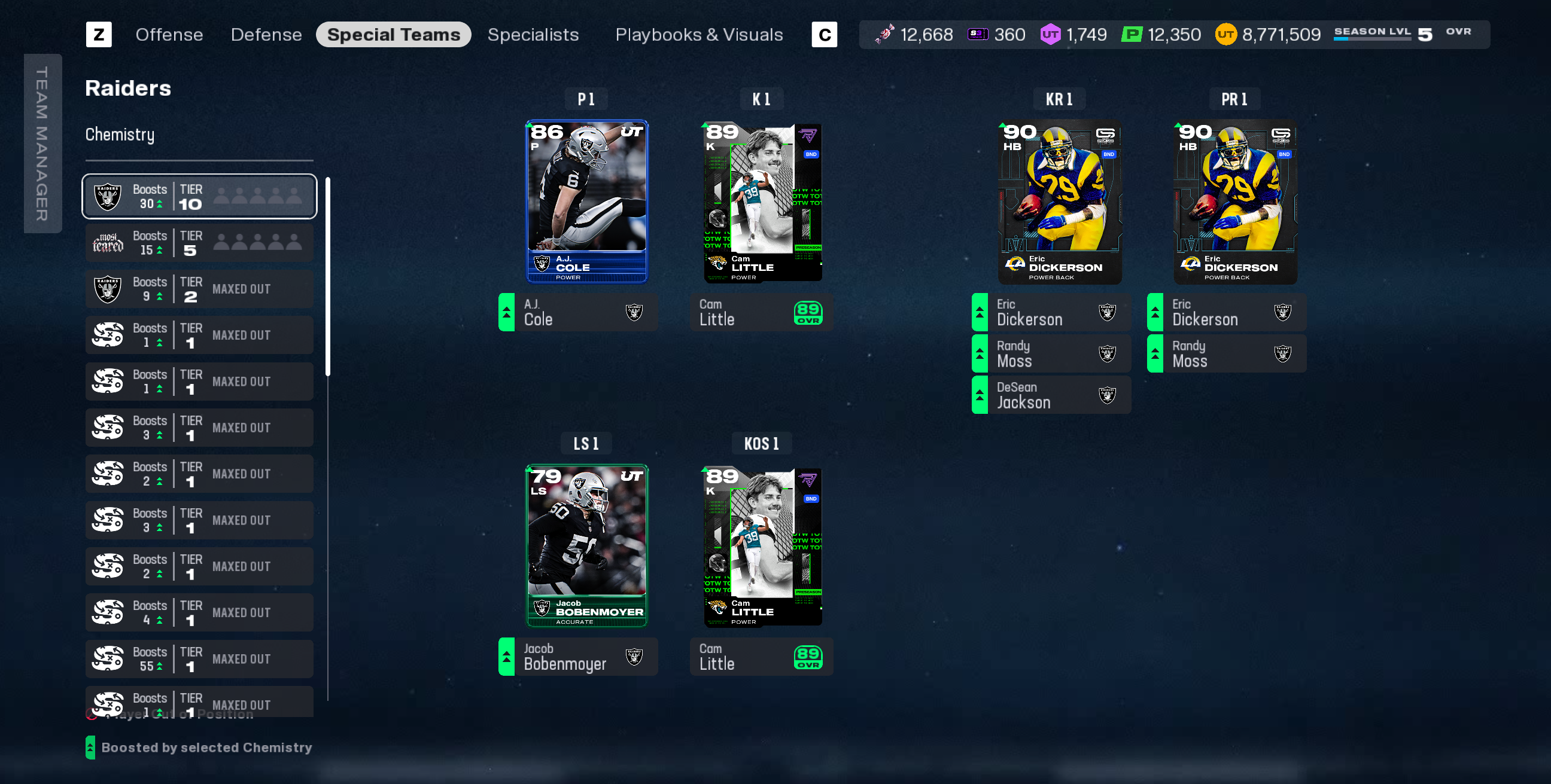Image resolution: width=1551 pixels, height=784 pixels.
Task: Select the KR 1 Eric Dickerson card
Action: point(1059,202)
